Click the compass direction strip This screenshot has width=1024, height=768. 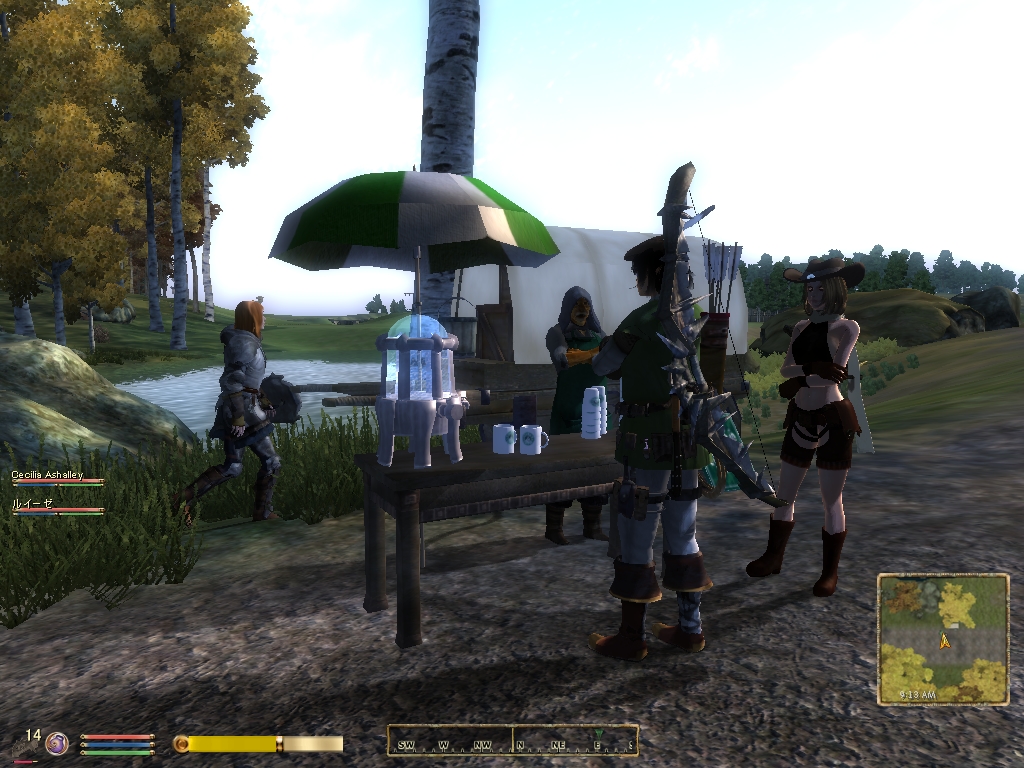(x=512, y=741)
